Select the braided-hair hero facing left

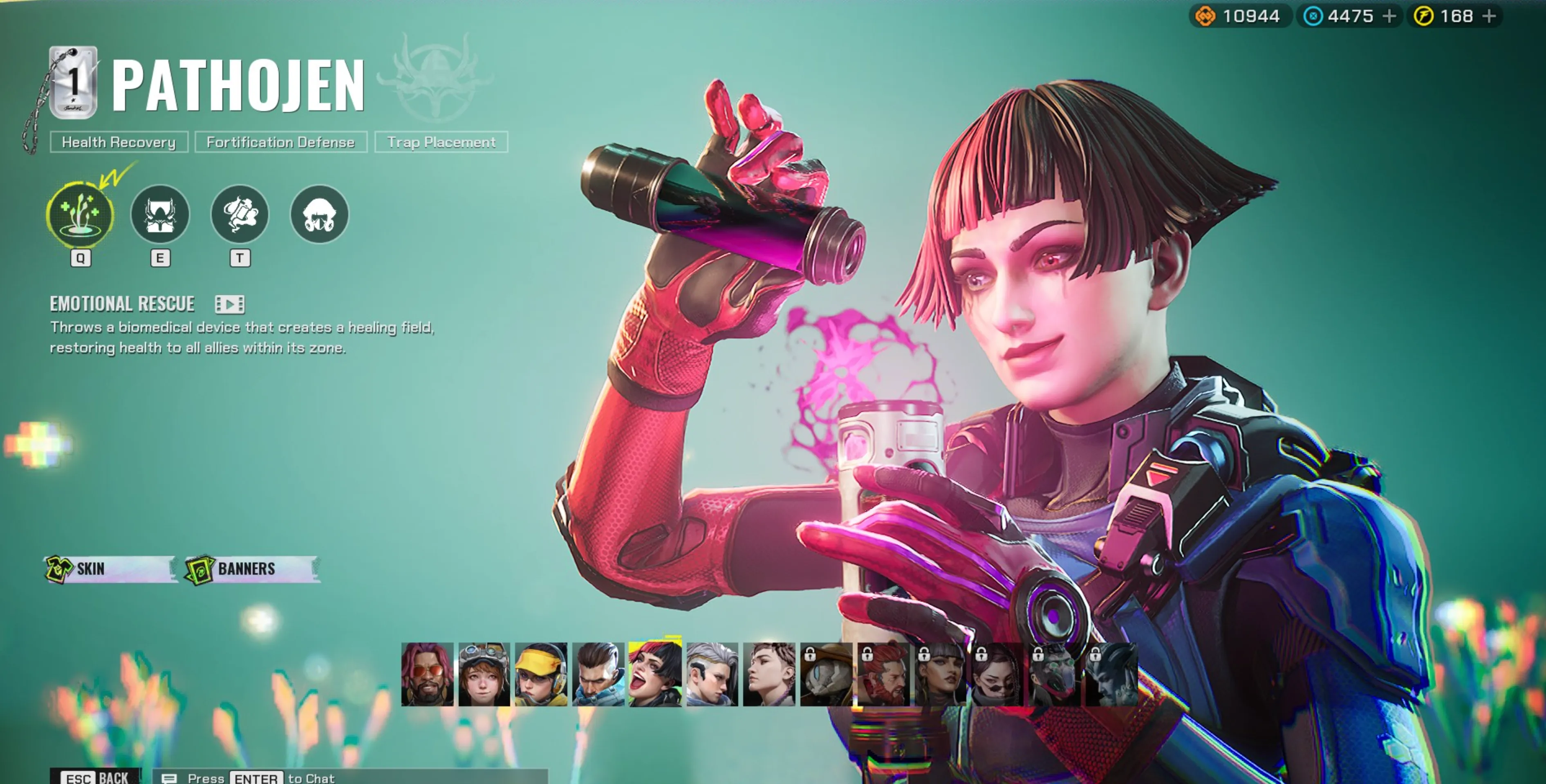769,674
